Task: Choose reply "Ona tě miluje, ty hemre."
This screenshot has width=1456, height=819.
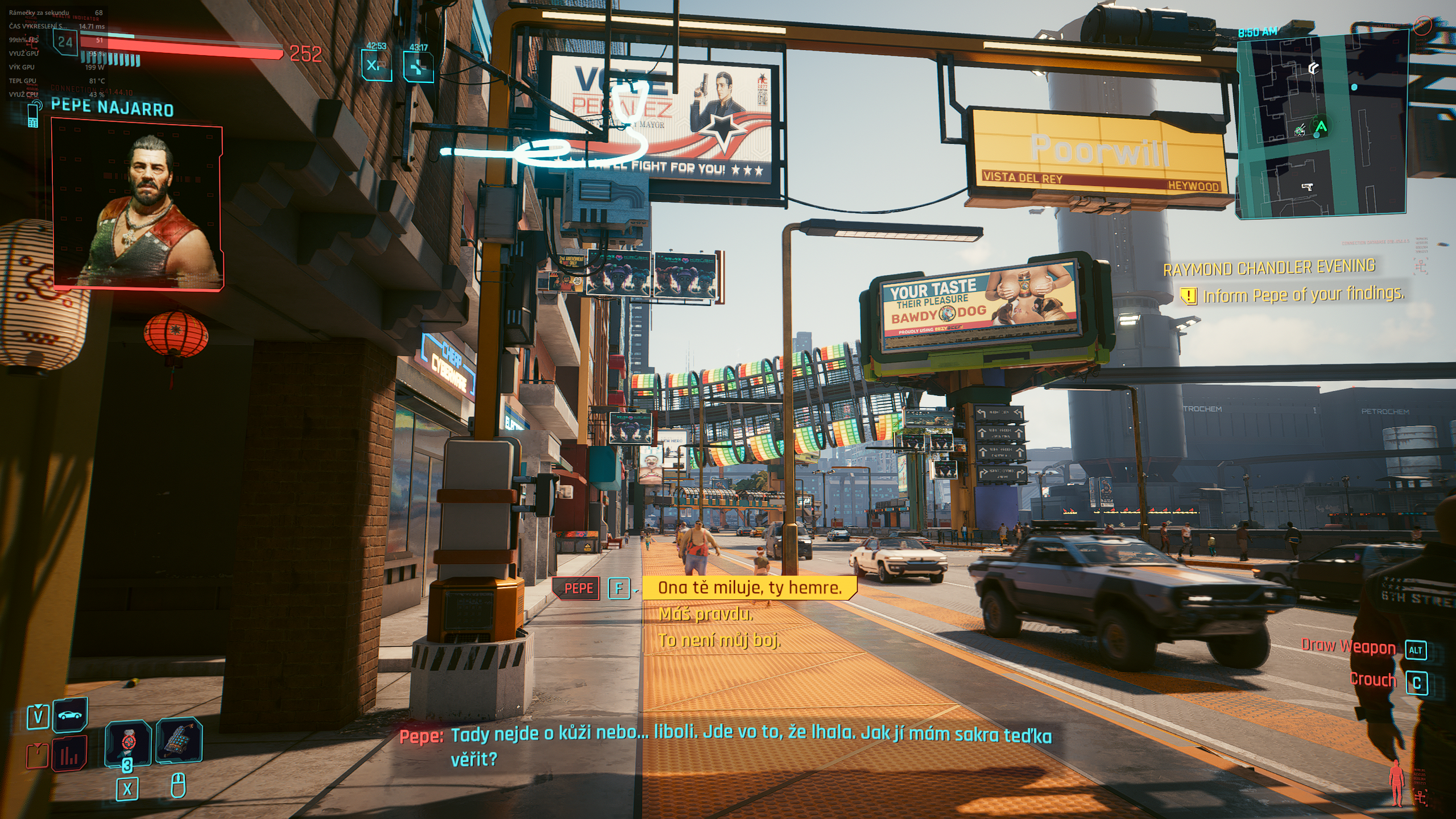Action: tap(749, 588)
